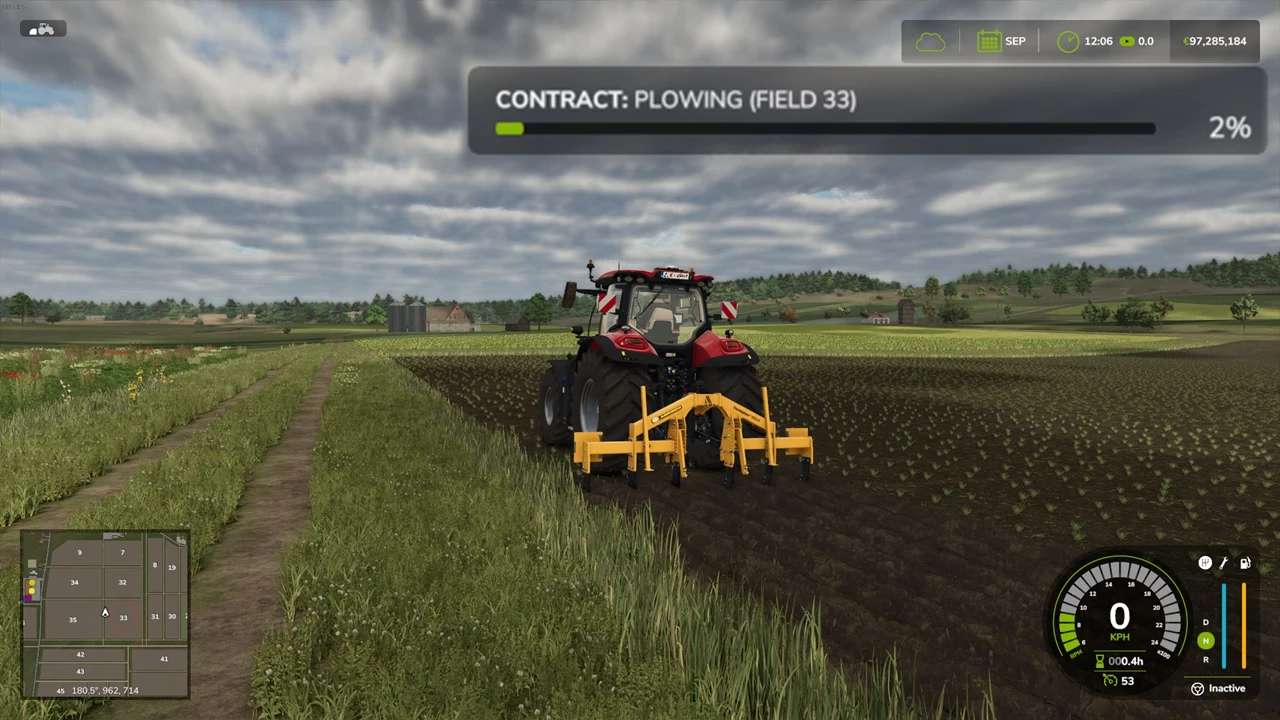Click the fuel pump icon above the fuel bar

coord(1245,562)
